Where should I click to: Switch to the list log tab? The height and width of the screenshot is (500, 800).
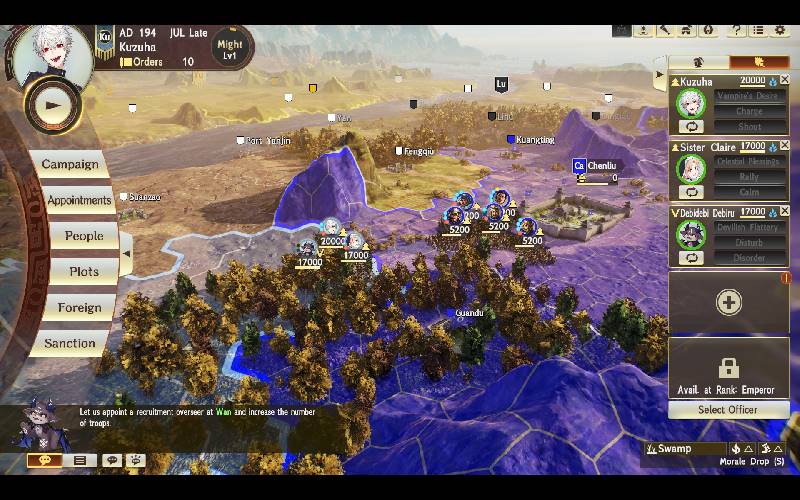pyautogui.click(x=79, y=460)
